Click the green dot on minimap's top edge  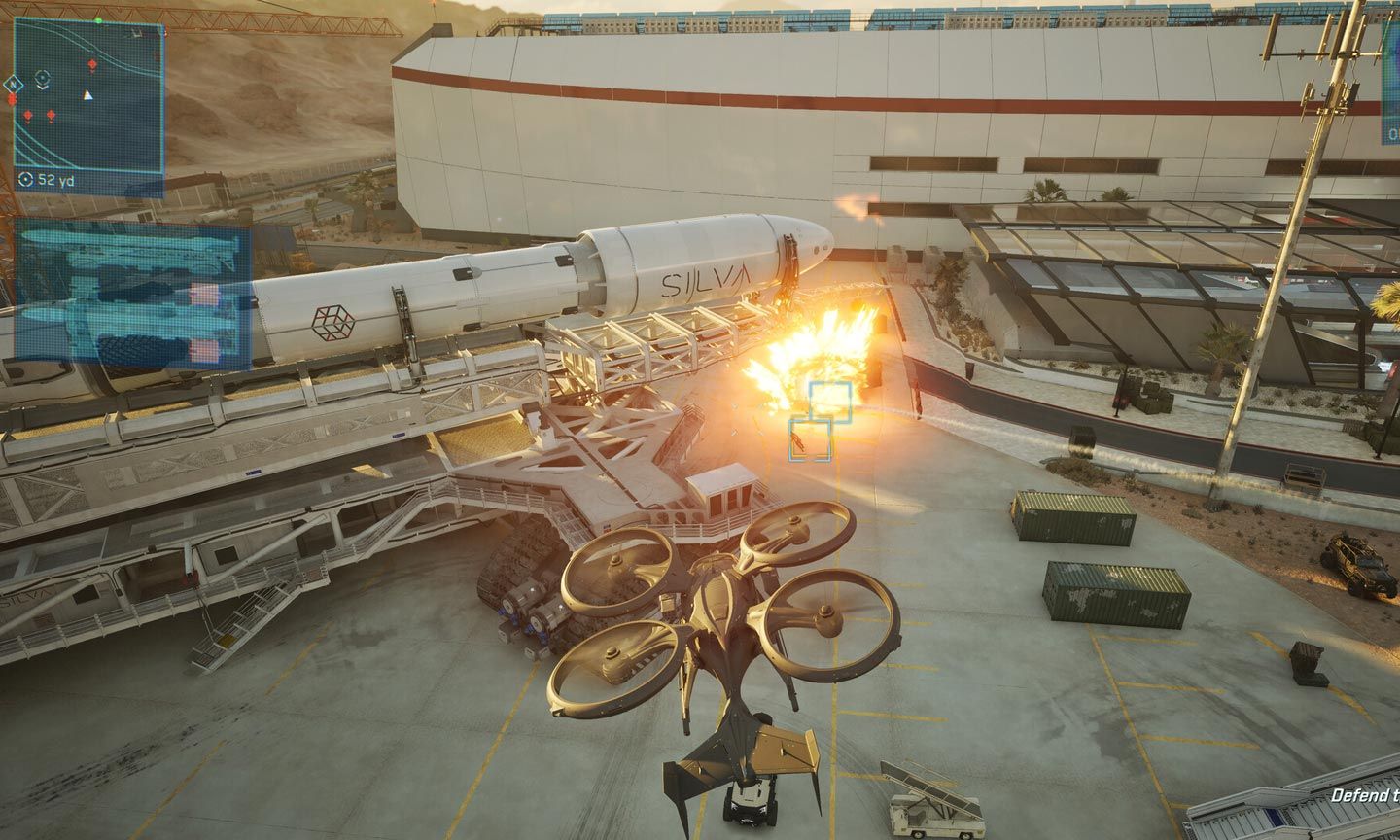click(x=98, y=20)
